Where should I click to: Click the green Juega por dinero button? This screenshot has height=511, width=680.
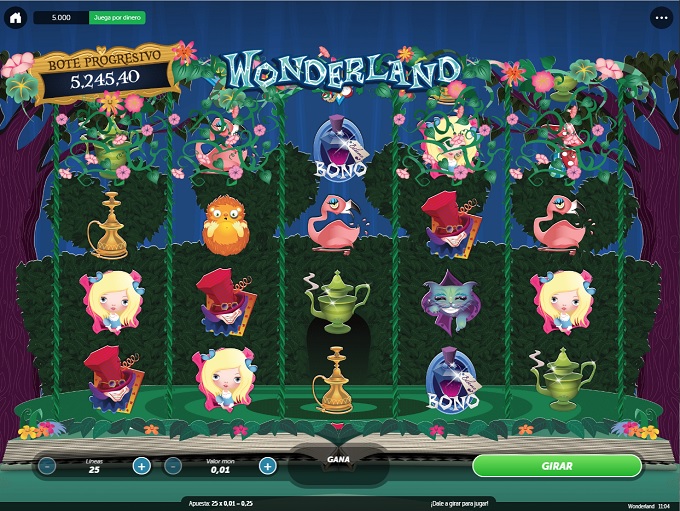117,18
